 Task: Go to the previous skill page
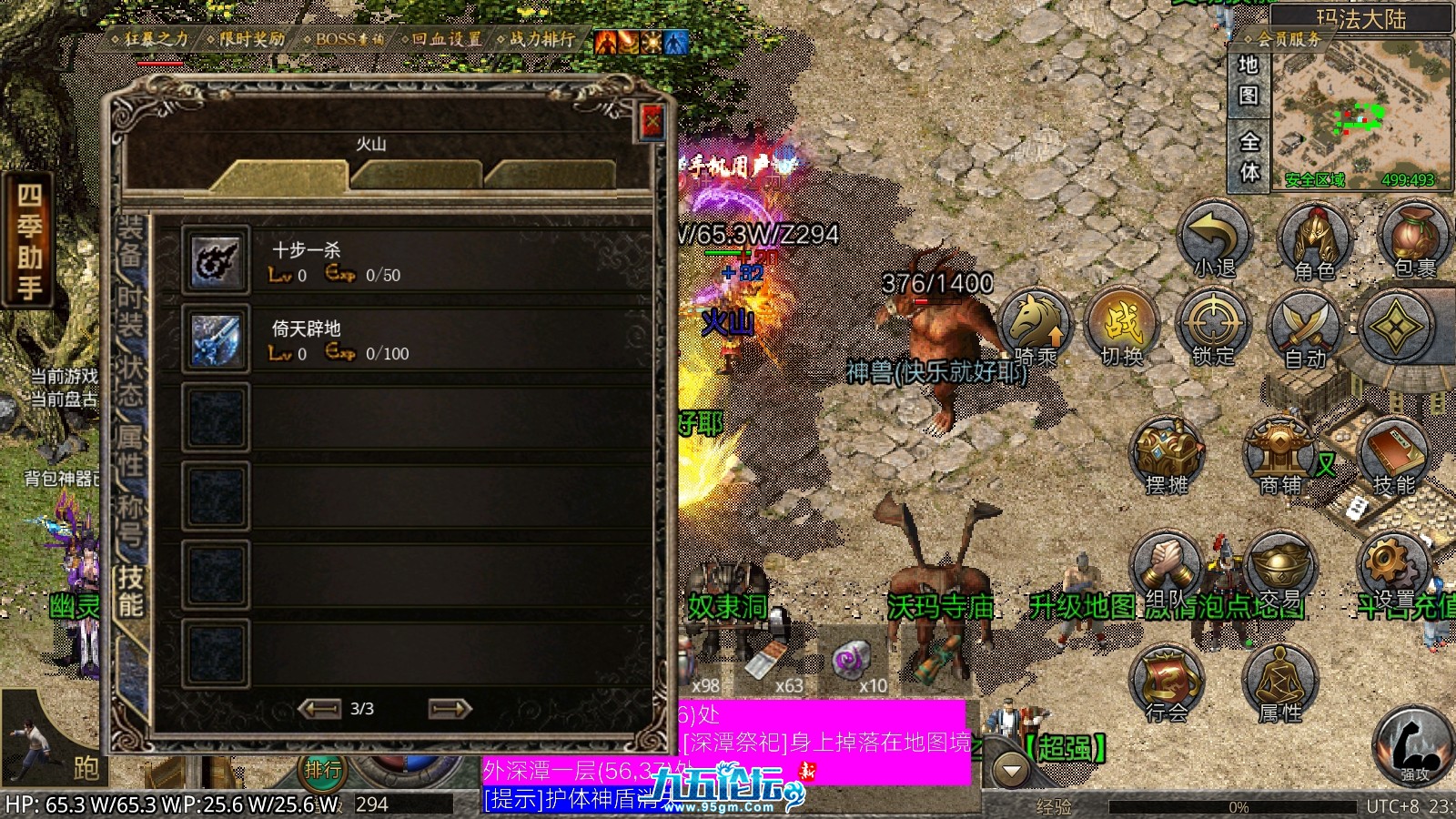[318, 708]
